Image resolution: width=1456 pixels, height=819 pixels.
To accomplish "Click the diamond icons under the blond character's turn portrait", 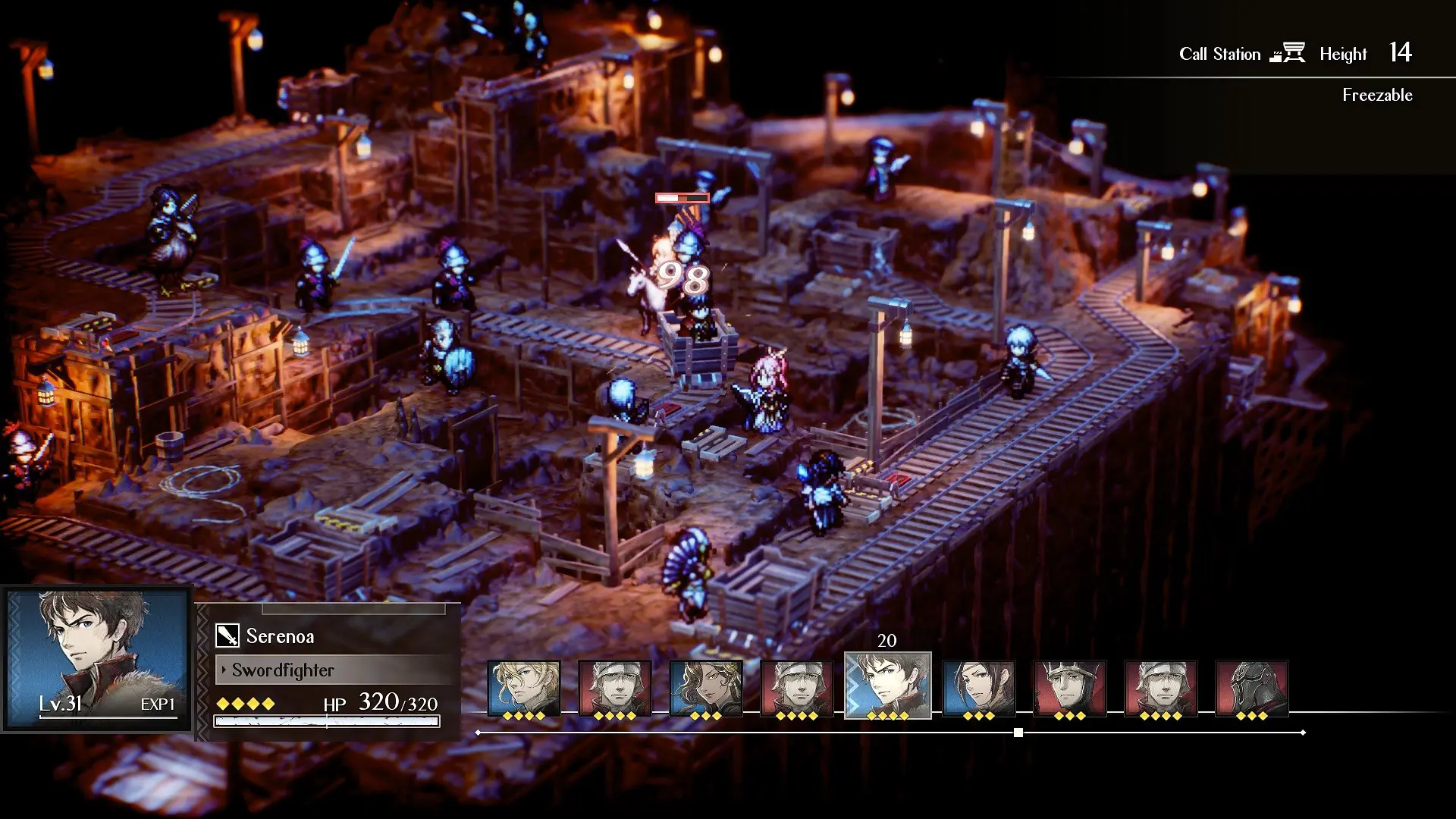I will coord(523,717).
